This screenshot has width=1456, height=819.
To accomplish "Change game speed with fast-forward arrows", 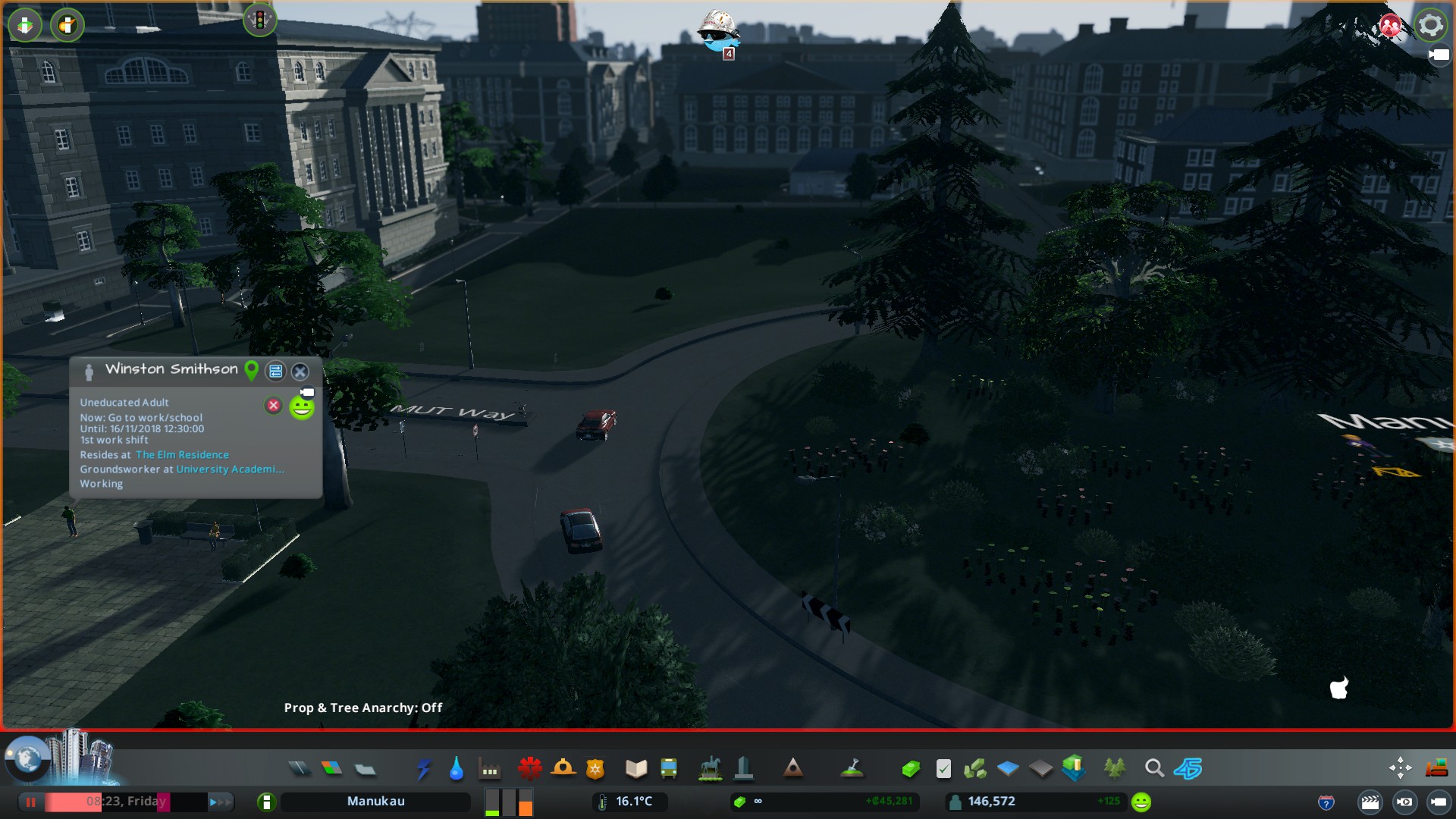I will [219, 802].
